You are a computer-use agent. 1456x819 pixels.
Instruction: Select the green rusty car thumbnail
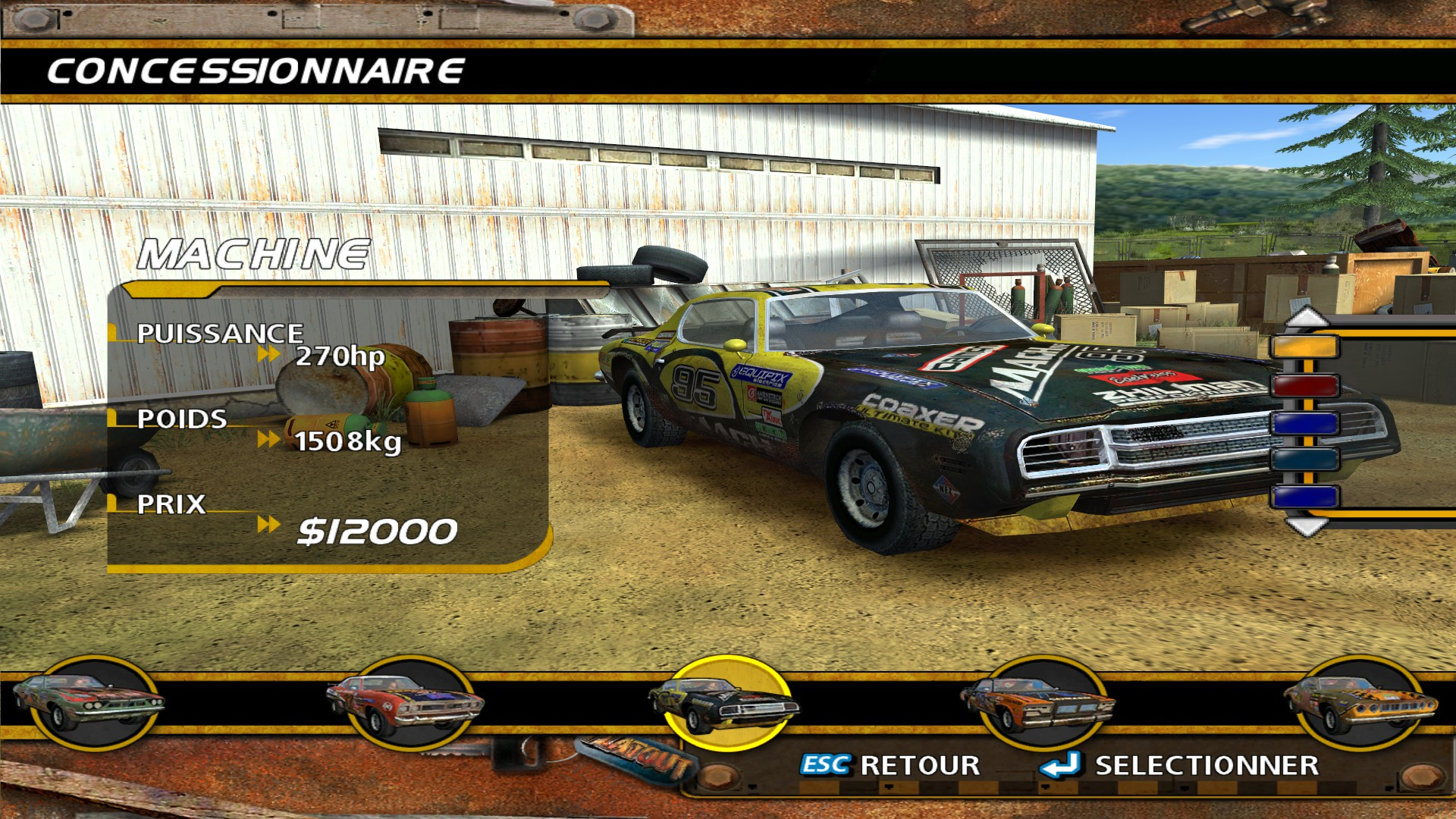point(91,702)
